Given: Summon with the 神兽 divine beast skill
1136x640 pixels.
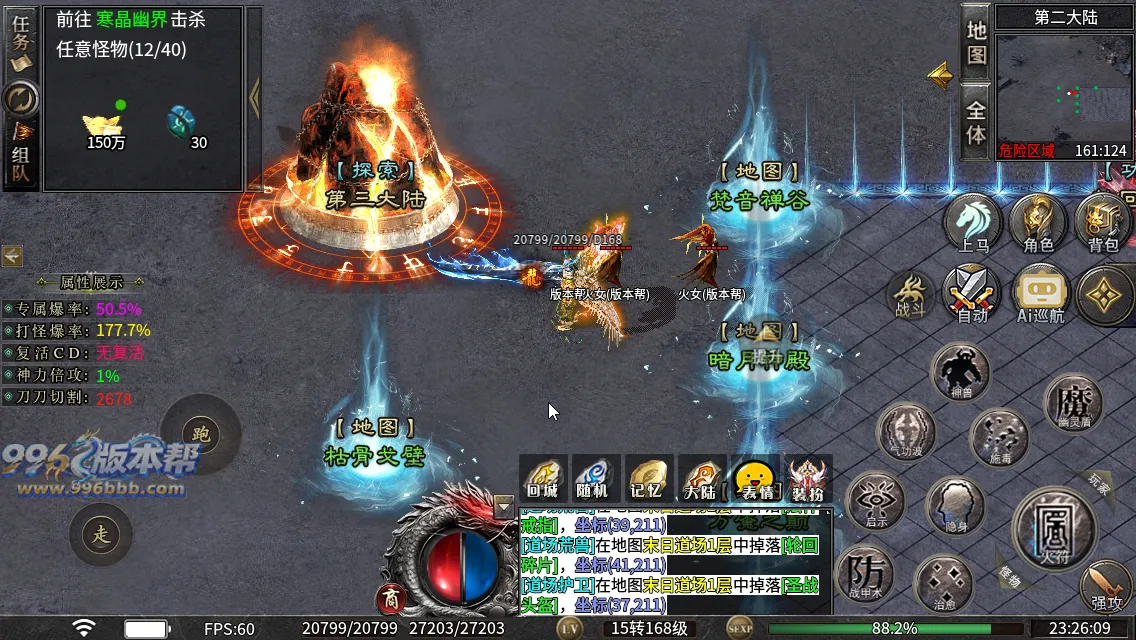Looking at the screenshot, I should [x=960, y=372].
